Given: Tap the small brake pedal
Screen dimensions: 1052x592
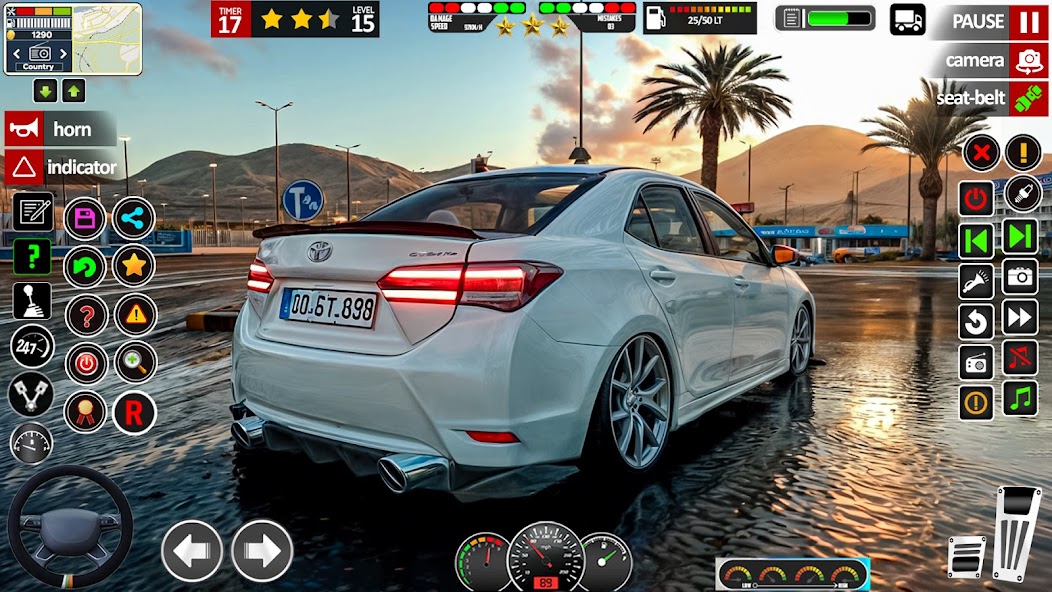Looking at the screenshot, I should (x=966, y=556).
